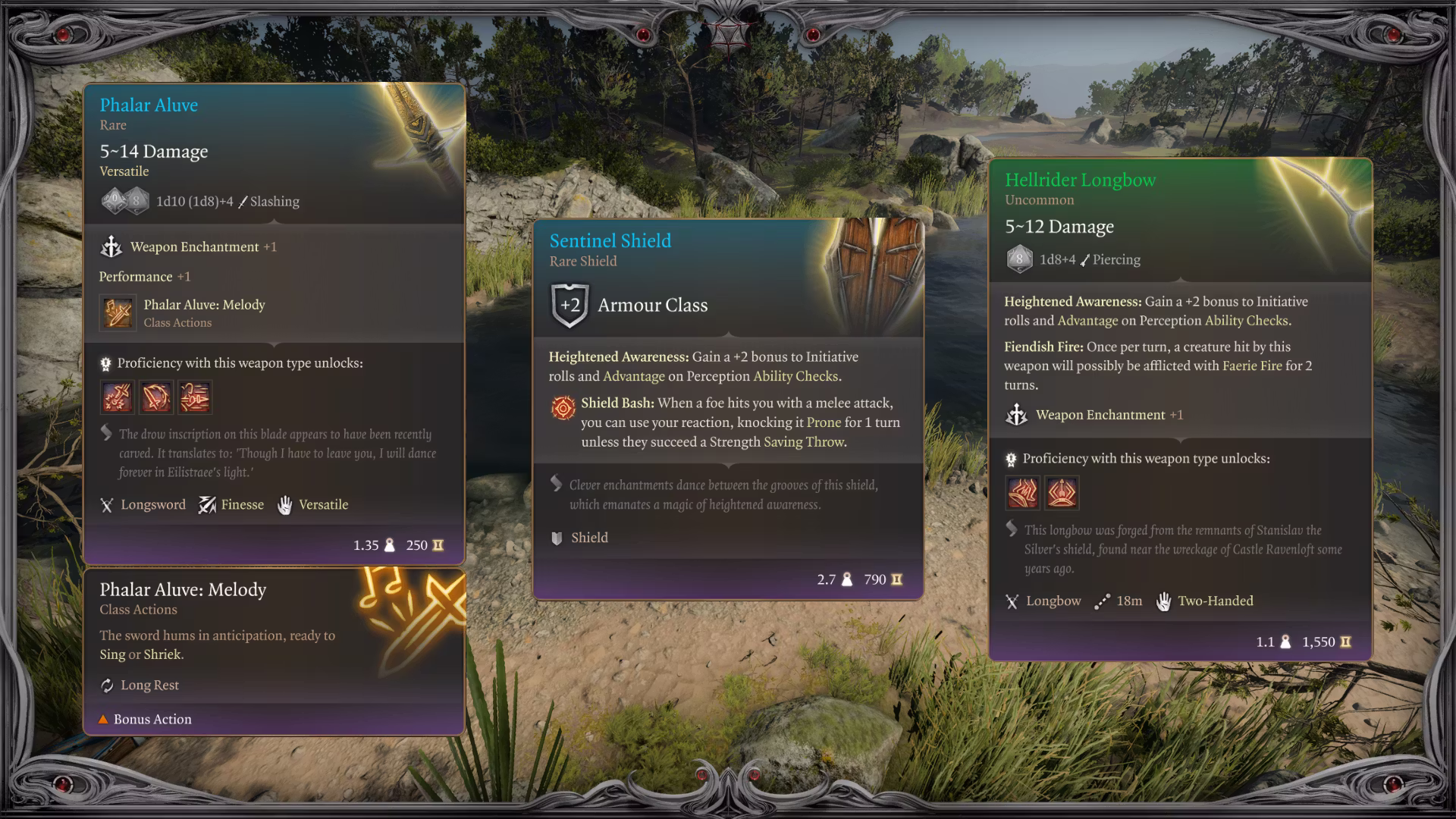The image size is (1456, 819).
Task: Click the Pommel Strike sword-hilt impact icon
Action: coord(118,397)
